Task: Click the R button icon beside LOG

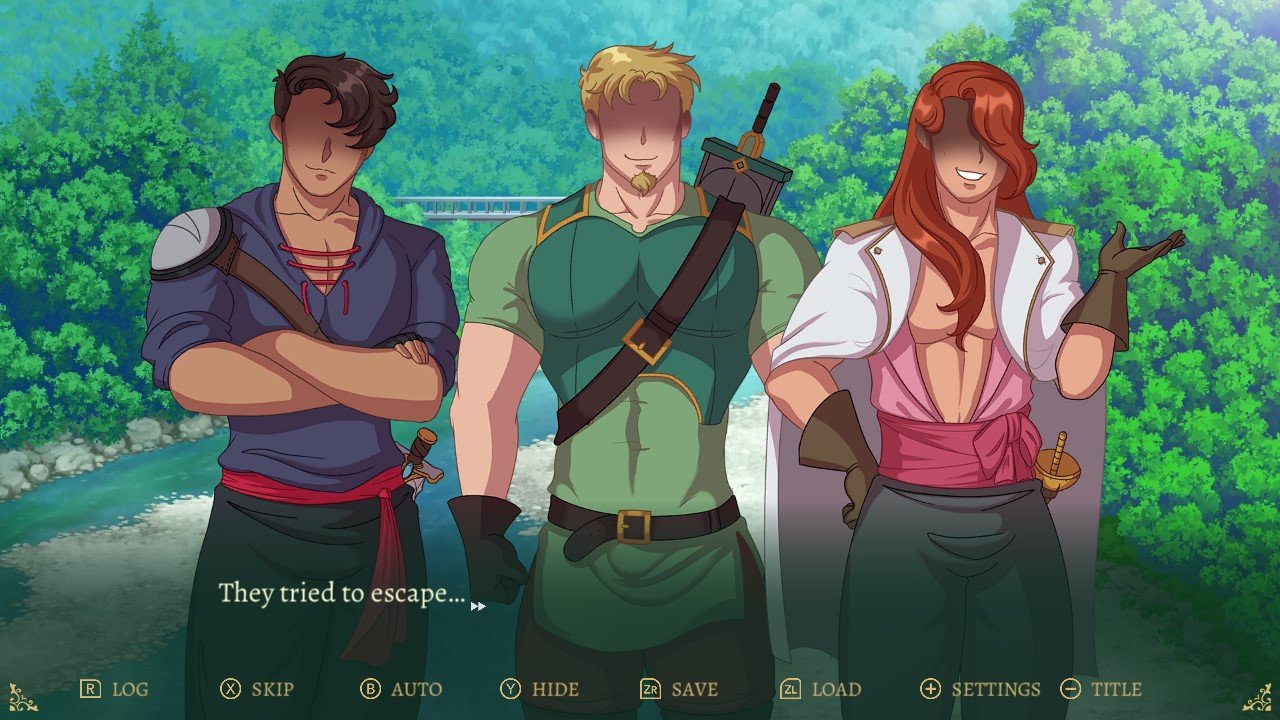Action: coord(89,689)
